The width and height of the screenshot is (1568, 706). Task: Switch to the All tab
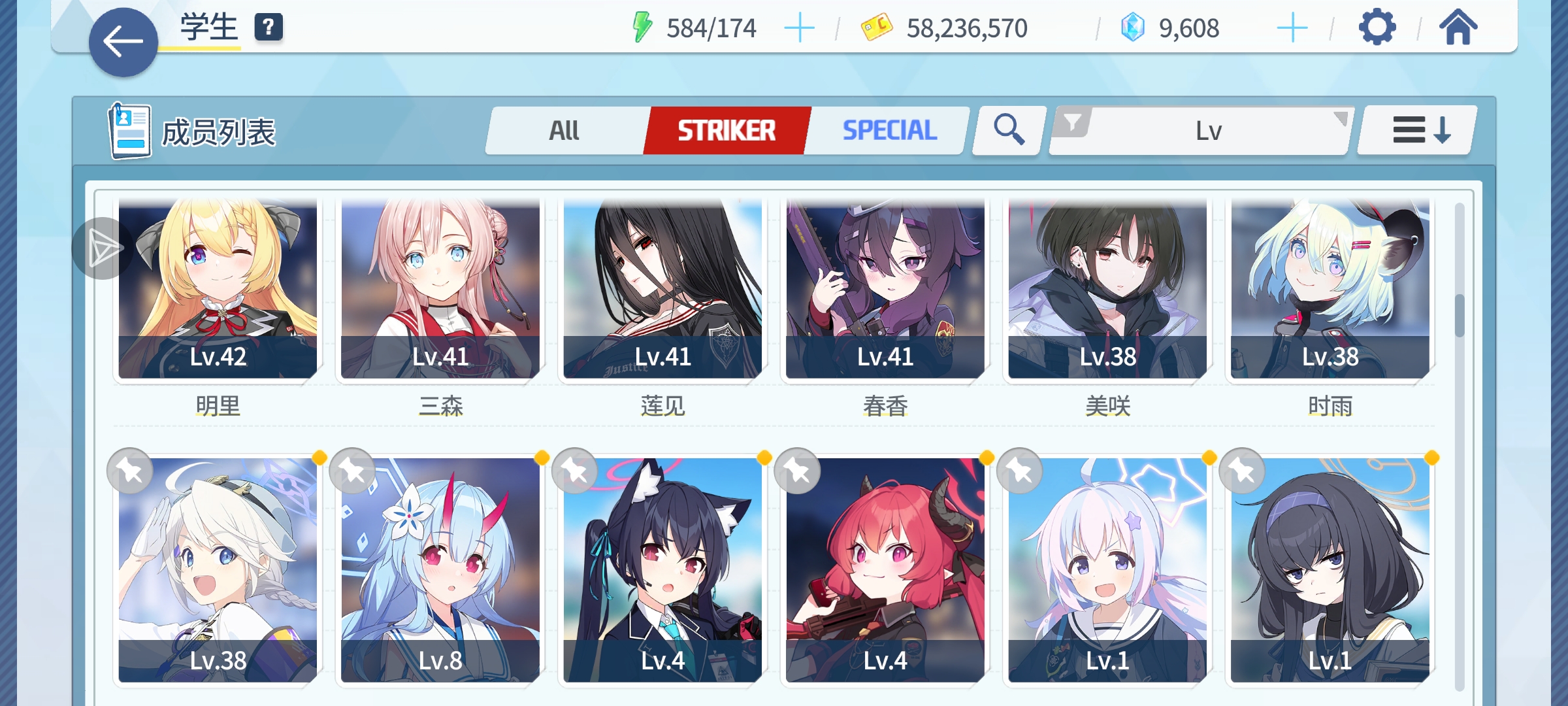(x=563, y=130)
